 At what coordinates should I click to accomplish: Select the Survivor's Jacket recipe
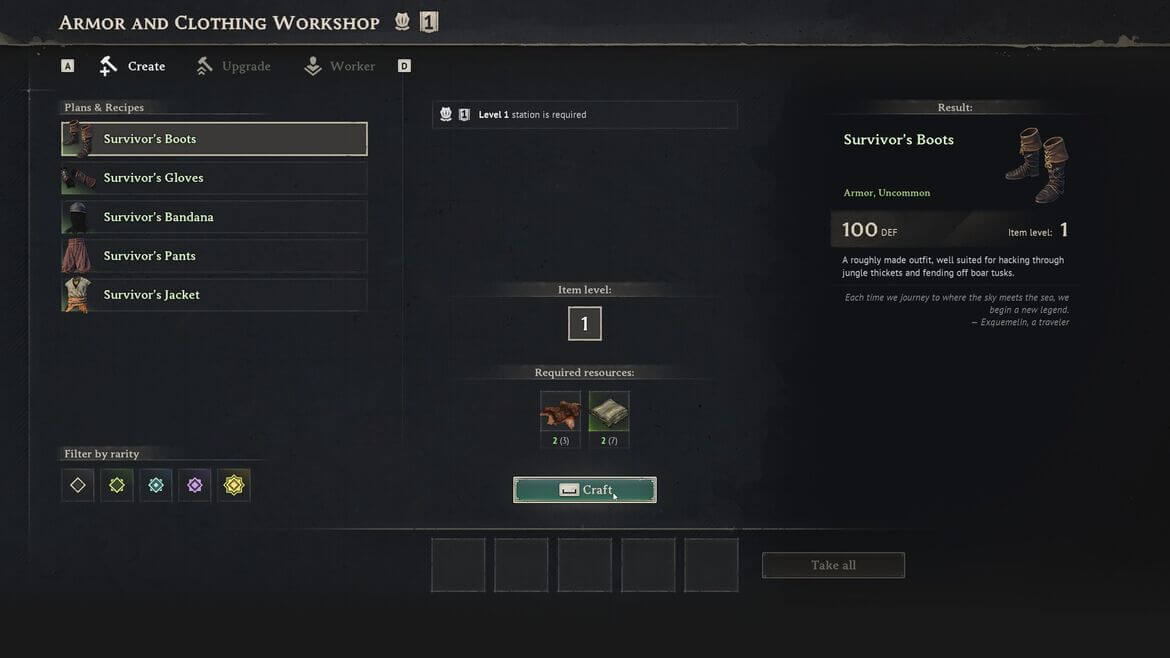214,295
